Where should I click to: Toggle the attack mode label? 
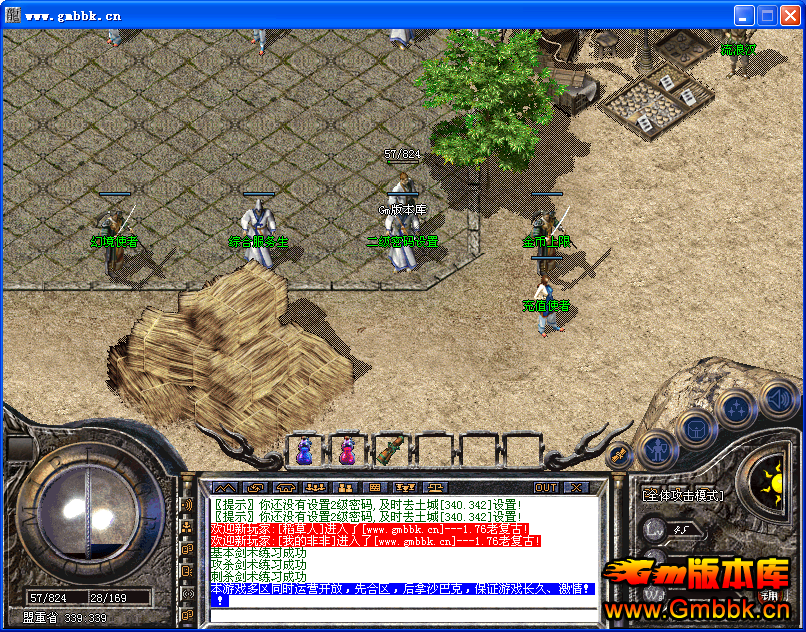(683, 494)
